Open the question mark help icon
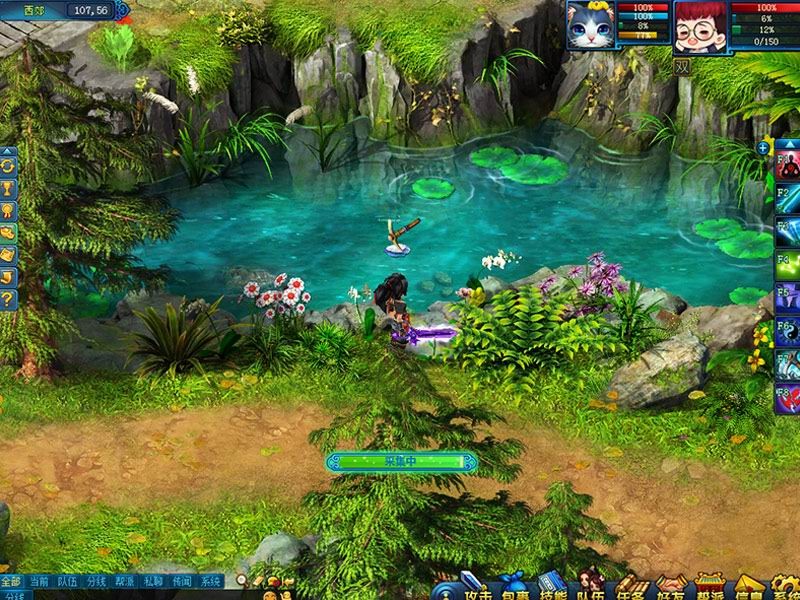The image size is (800, 600). [8, 298]
